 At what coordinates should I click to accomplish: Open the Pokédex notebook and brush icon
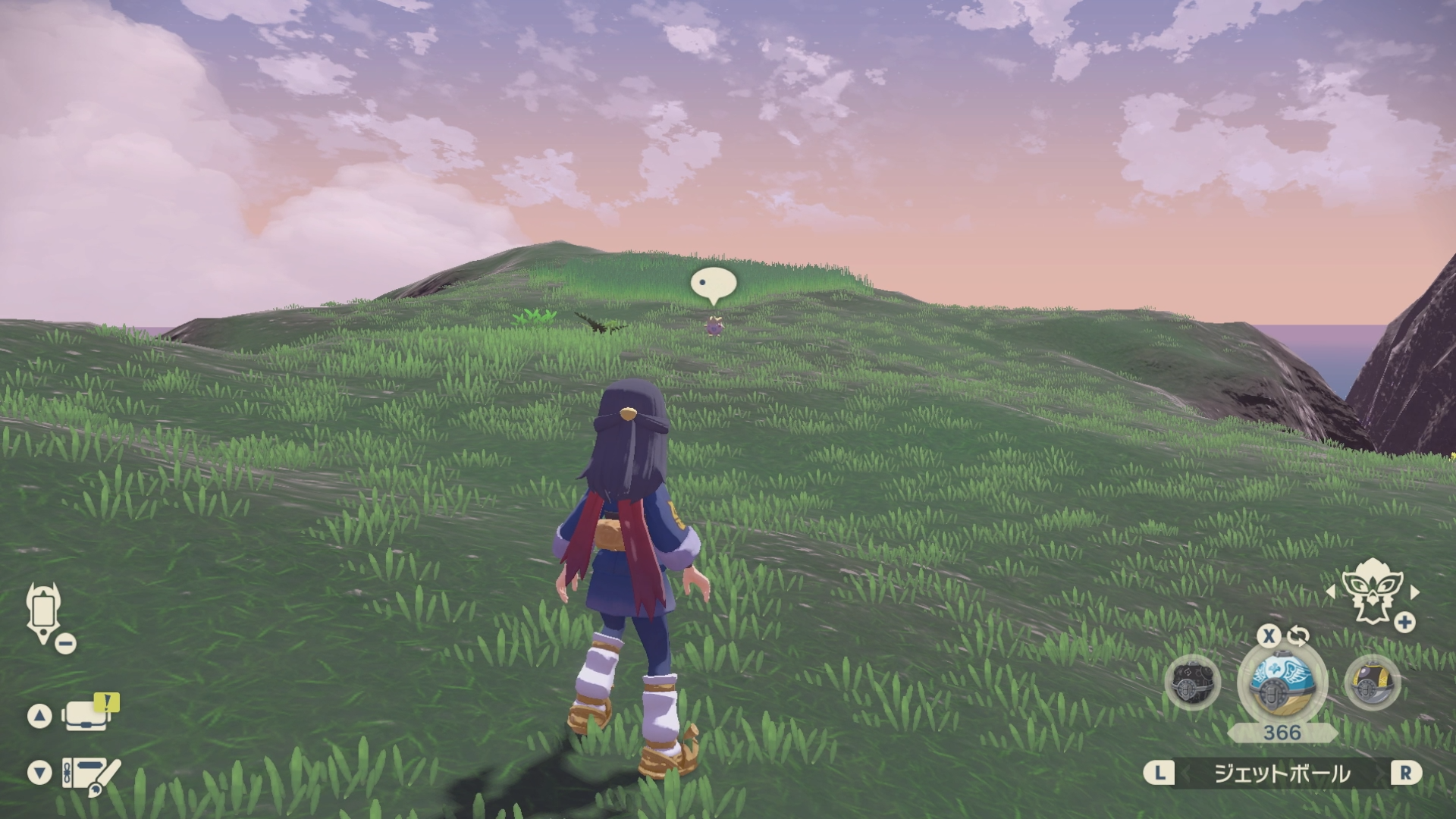click(x=89, y=775)
